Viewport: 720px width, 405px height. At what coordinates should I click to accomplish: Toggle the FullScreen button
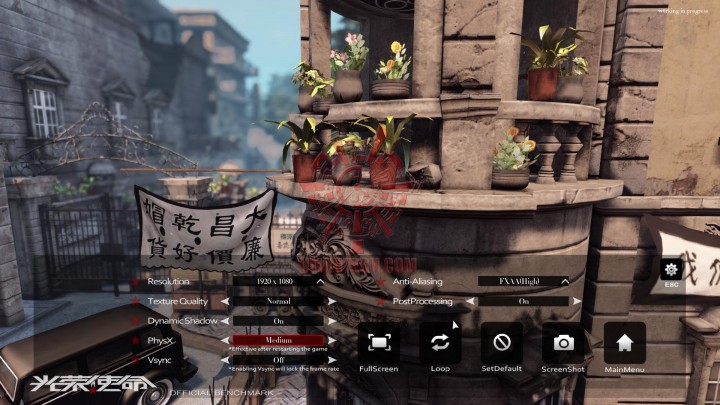pyautogui.click(x=379, y=343)
